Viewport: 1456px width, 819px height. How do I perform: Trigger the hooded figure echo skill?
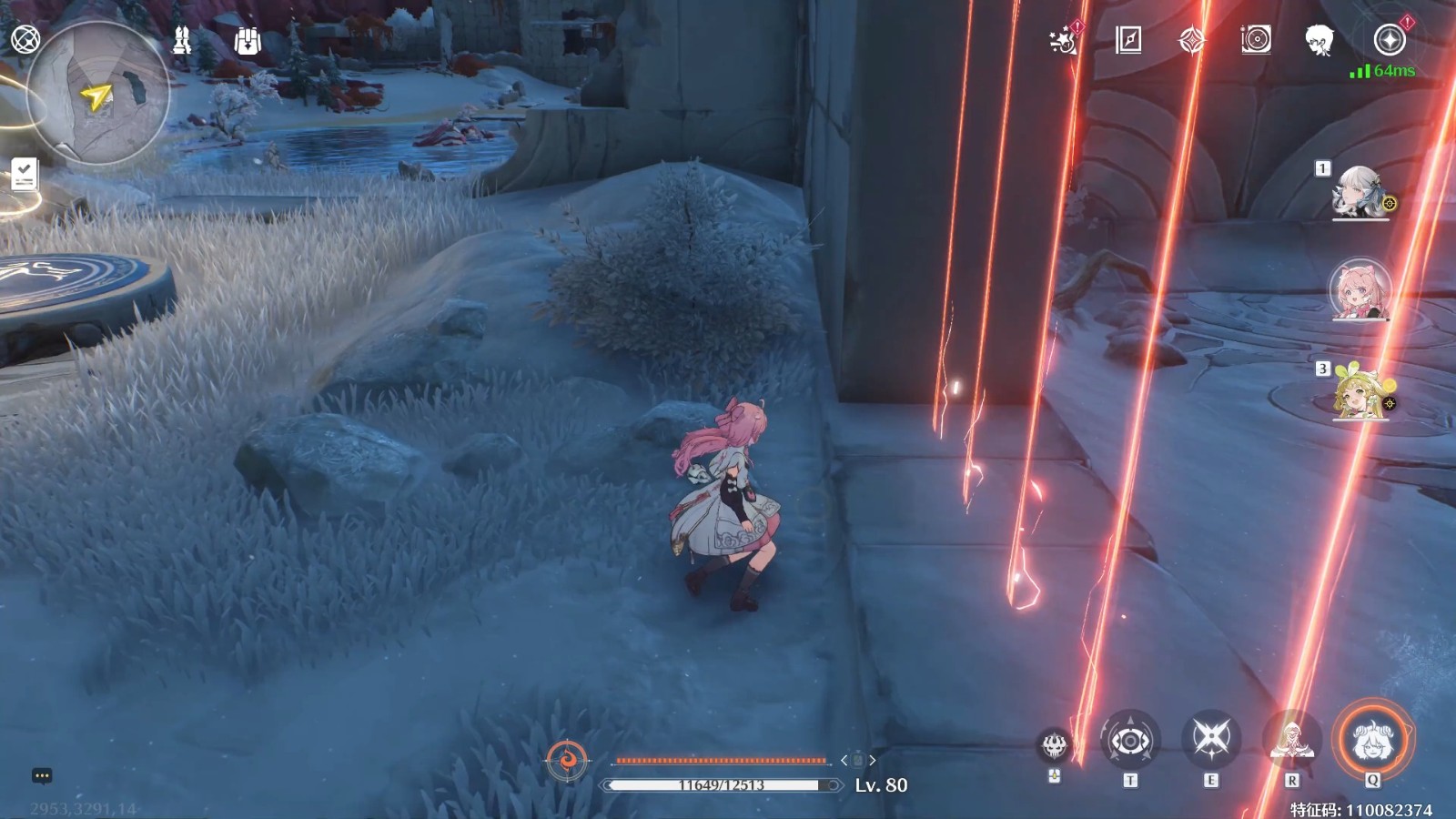pos(1291,741)
